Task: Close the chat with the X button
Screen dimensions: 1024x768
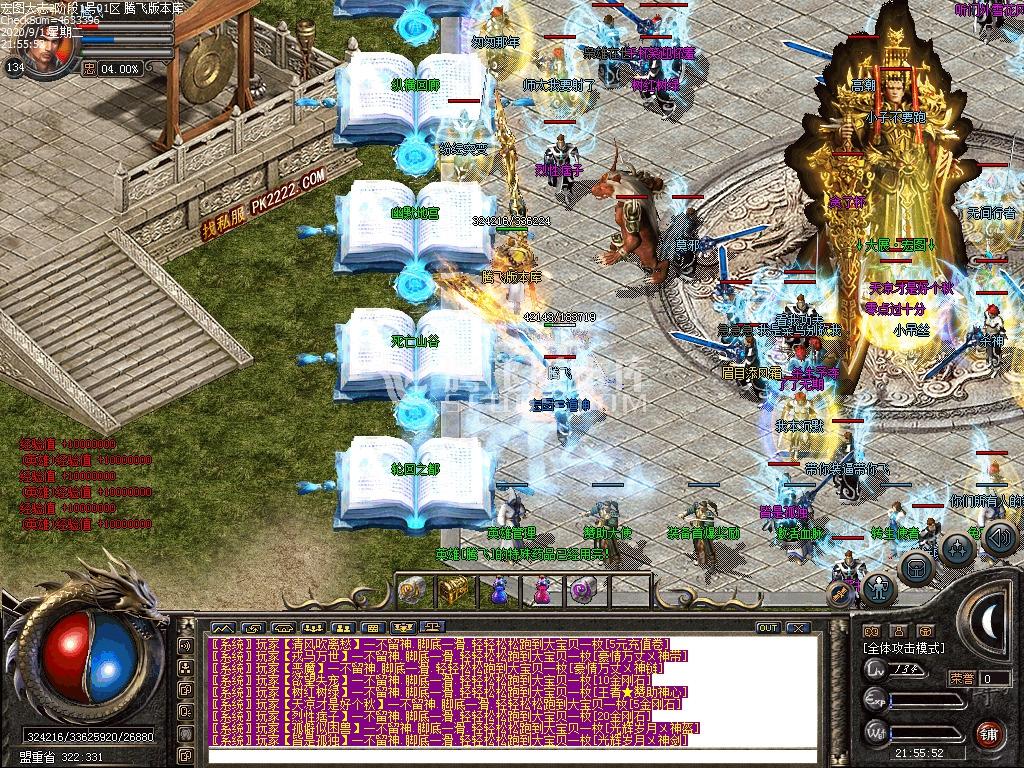Action: click(797, 628)
